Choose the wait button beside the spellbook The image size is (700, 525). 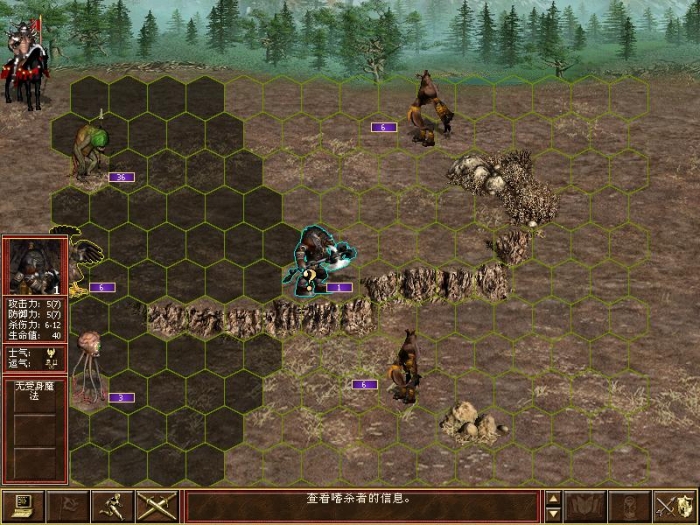coord(628,507)
